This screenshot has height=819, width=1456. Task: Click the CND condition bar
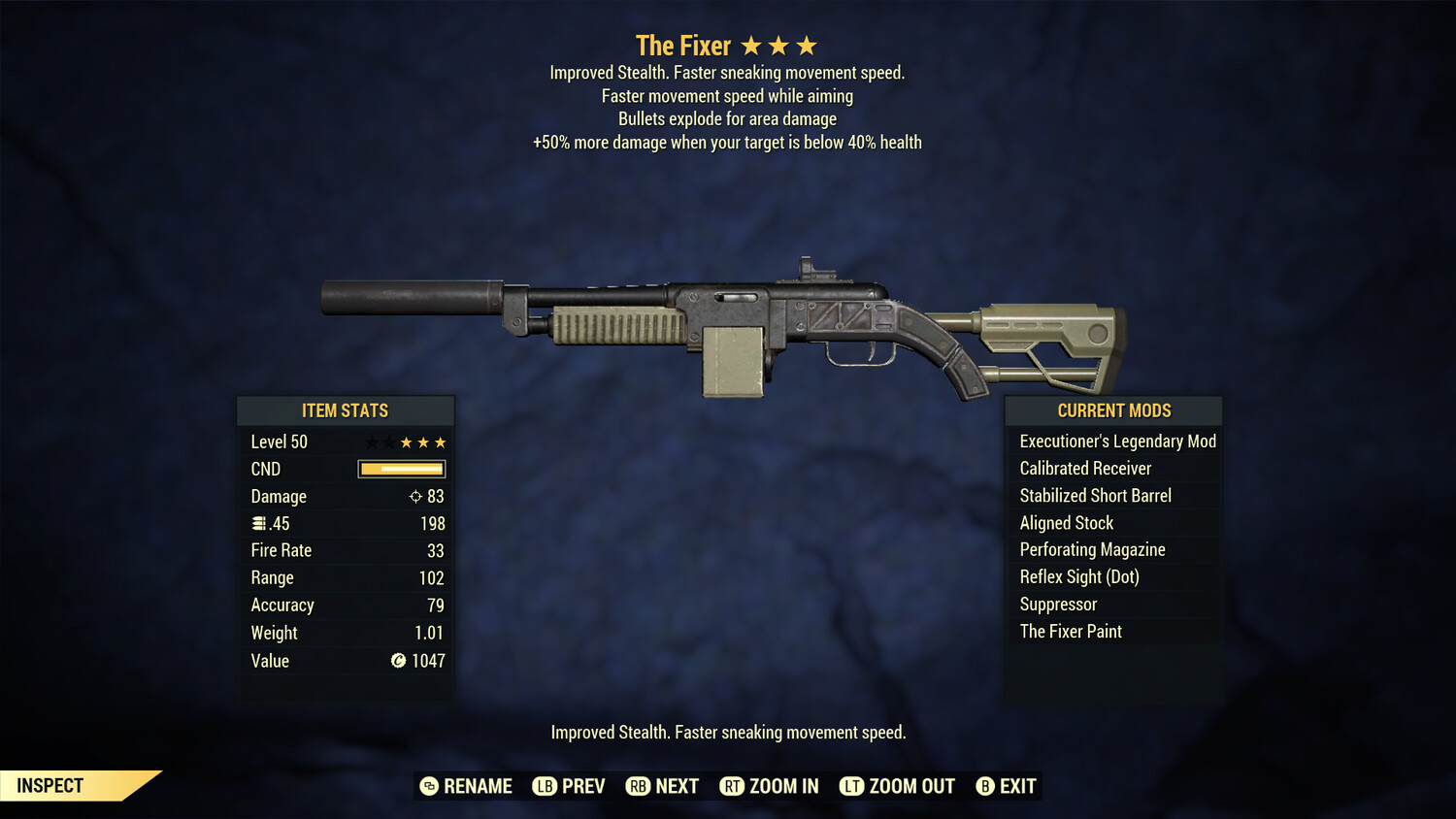coord(401,469)
